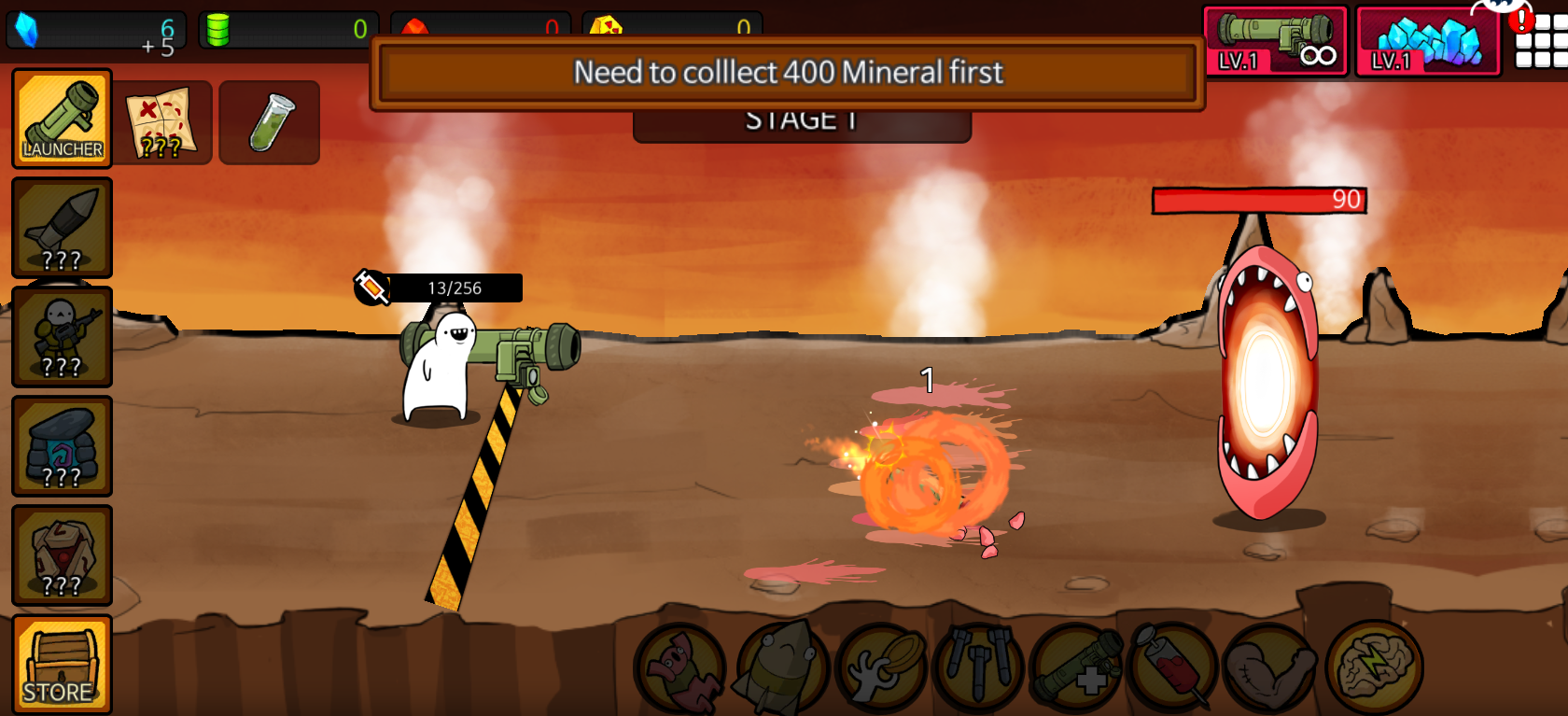Image resolution: width=1568 pixels, height=716 pixels.
Task: Select the locked portal structure slot
Action: click(62, 447)
